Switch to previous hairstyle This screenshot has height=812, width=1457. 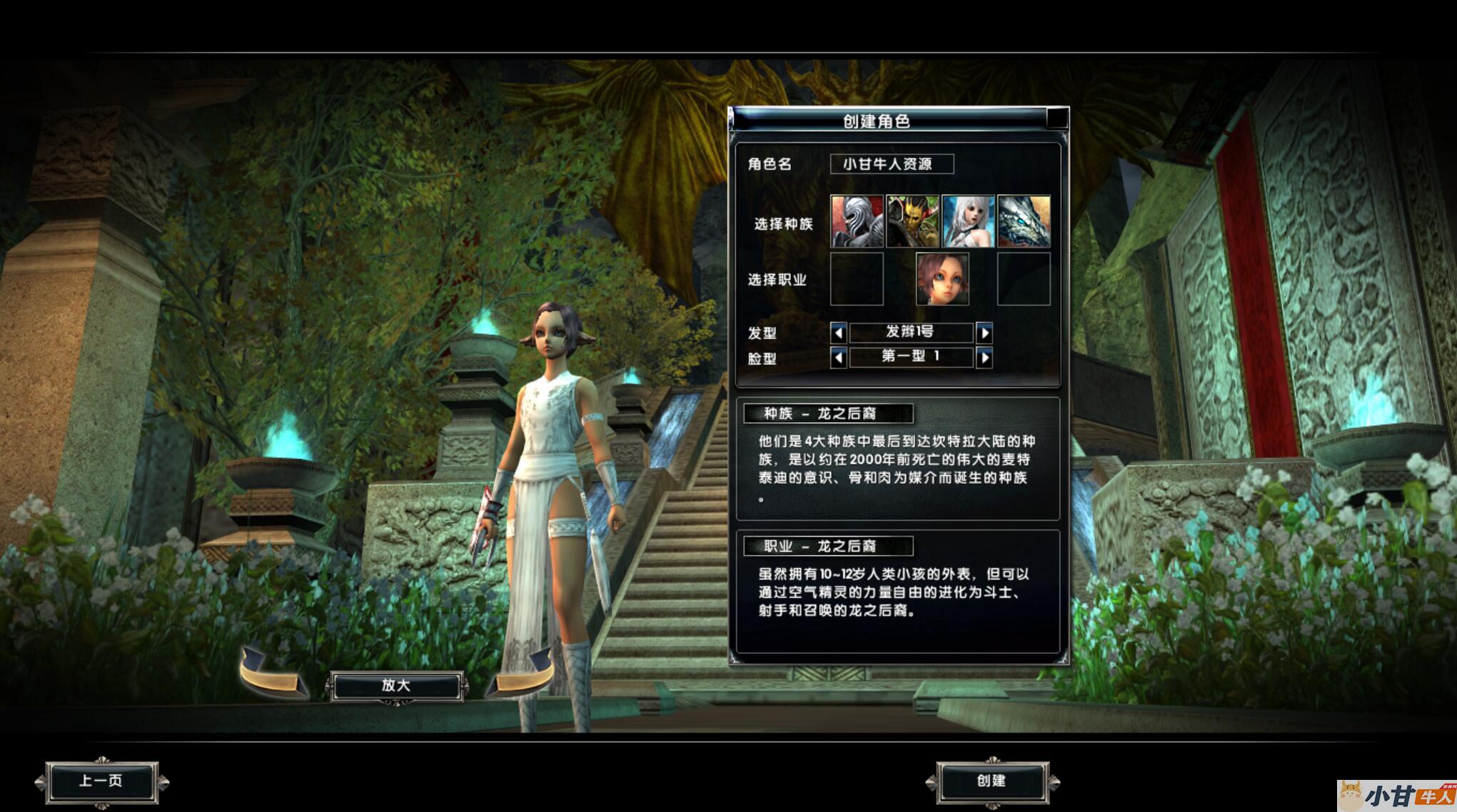(x=839, y=333)
